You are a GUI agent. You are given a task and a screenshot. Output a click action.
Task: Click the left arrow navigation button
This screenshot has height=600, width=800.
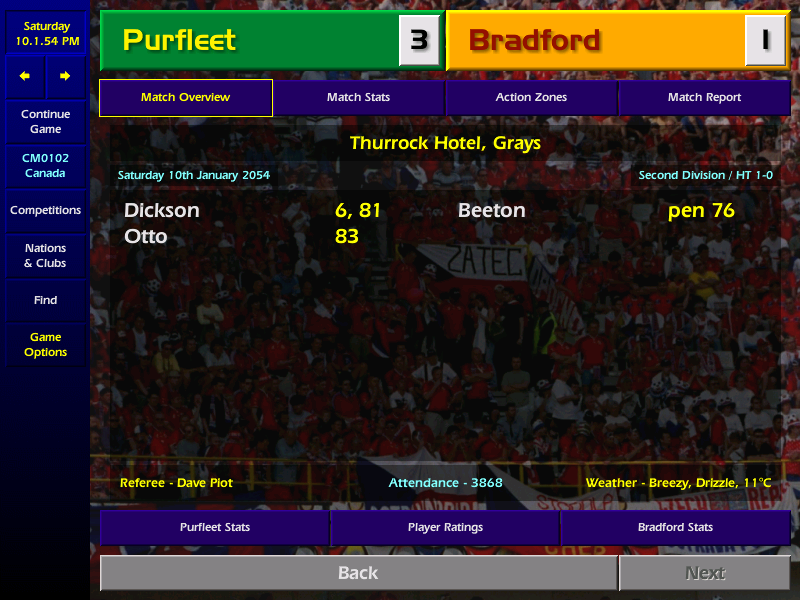(25, 76)
